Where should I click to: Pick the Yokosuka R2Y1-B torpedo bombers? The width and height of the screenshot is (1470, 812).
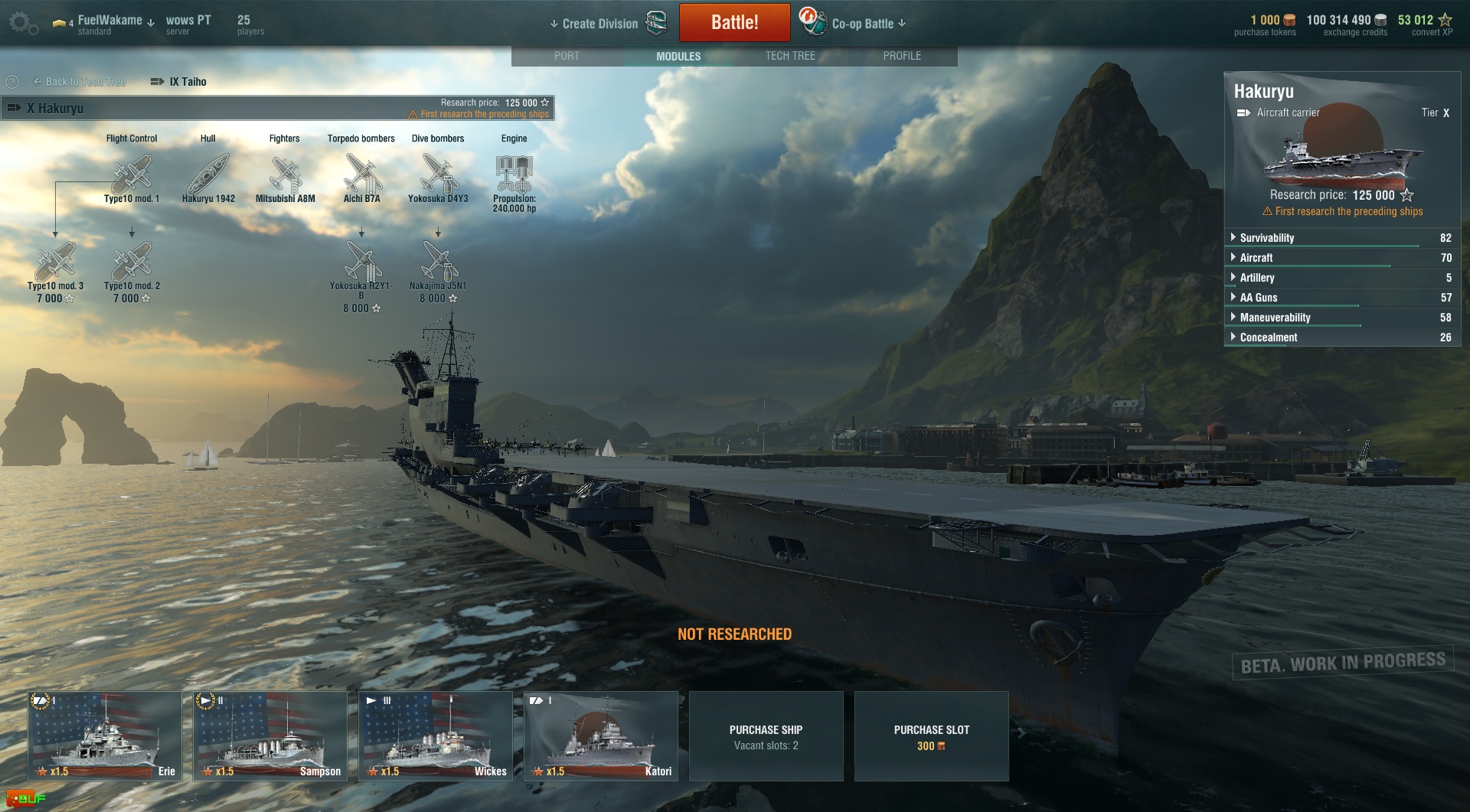click(x=361, y=263)
